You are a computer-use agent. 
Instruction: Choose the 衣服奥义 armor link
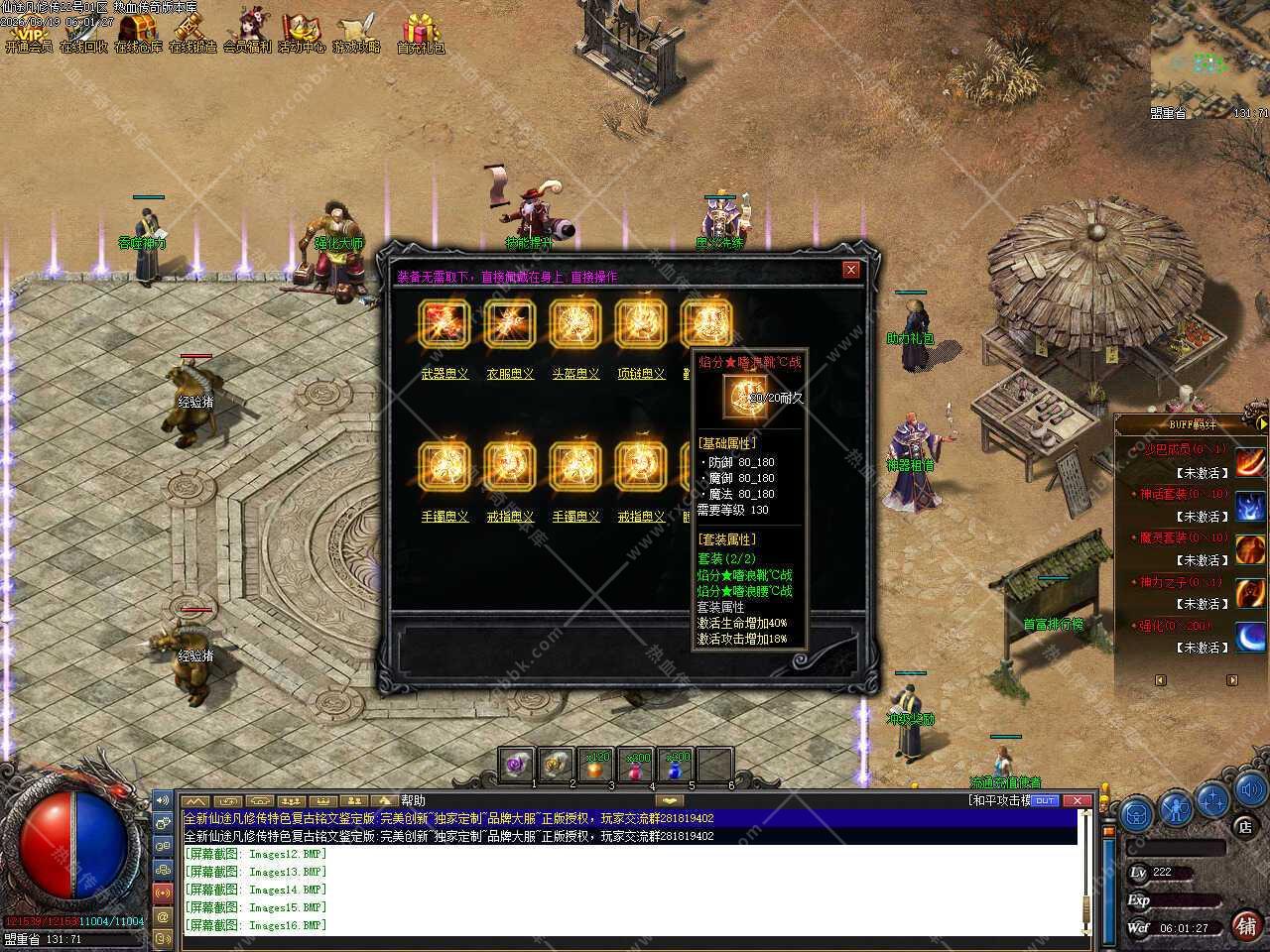tap(510, 374)
